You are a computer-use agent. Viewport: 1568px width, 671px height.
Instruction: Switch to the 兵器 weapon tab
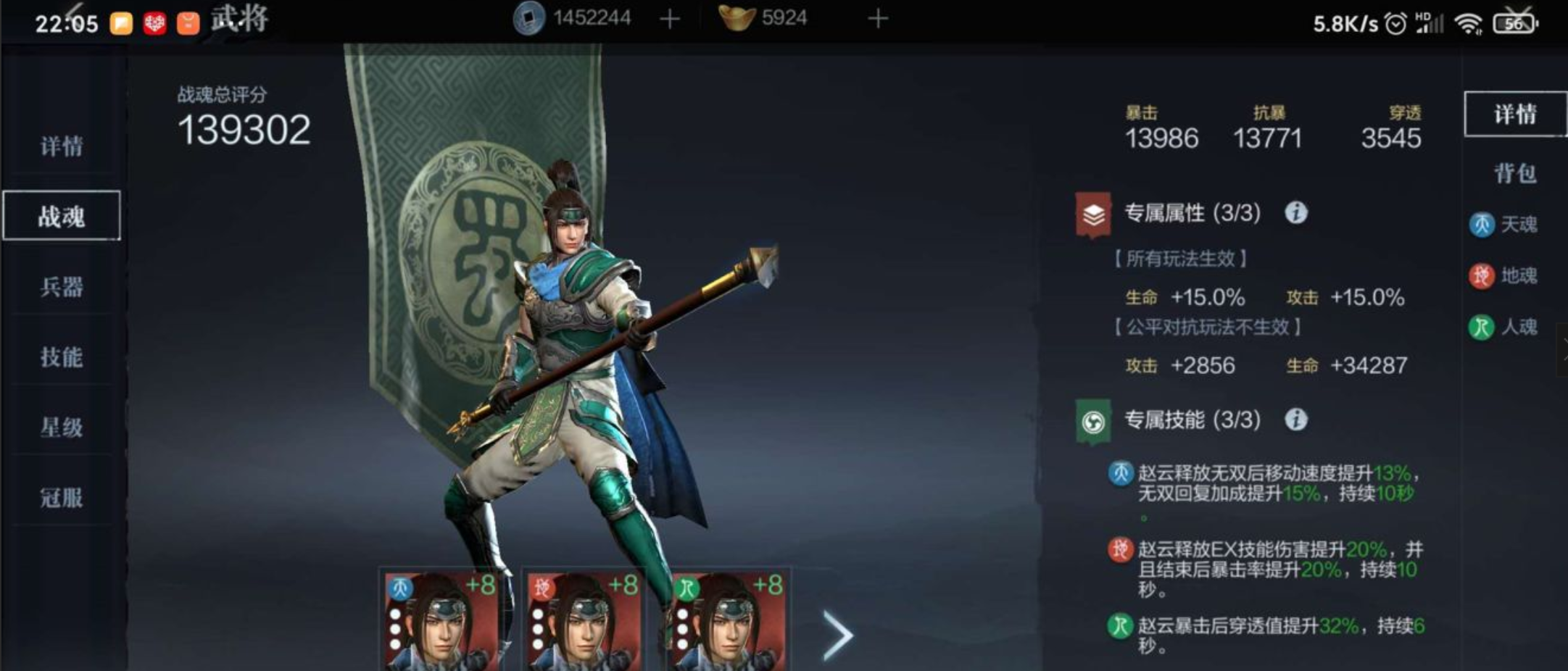click(x=63, y=288)
